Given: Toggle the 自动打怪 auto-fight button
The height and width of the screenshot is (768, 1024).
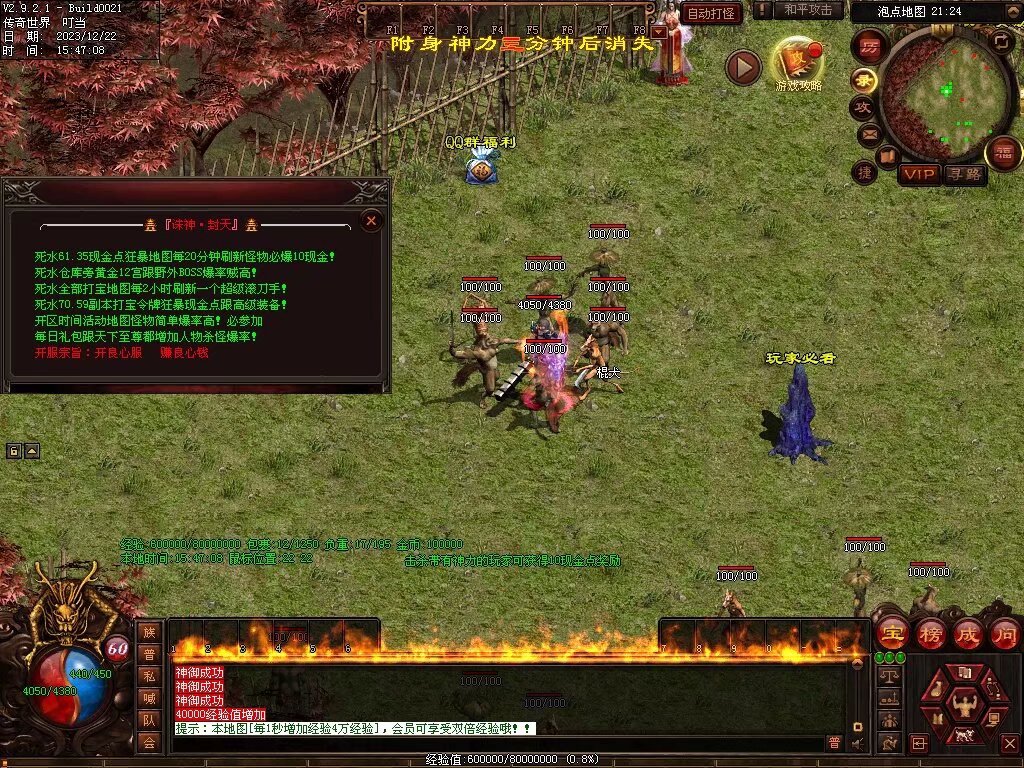Looking at the screenshot, I should pos(711,13).
